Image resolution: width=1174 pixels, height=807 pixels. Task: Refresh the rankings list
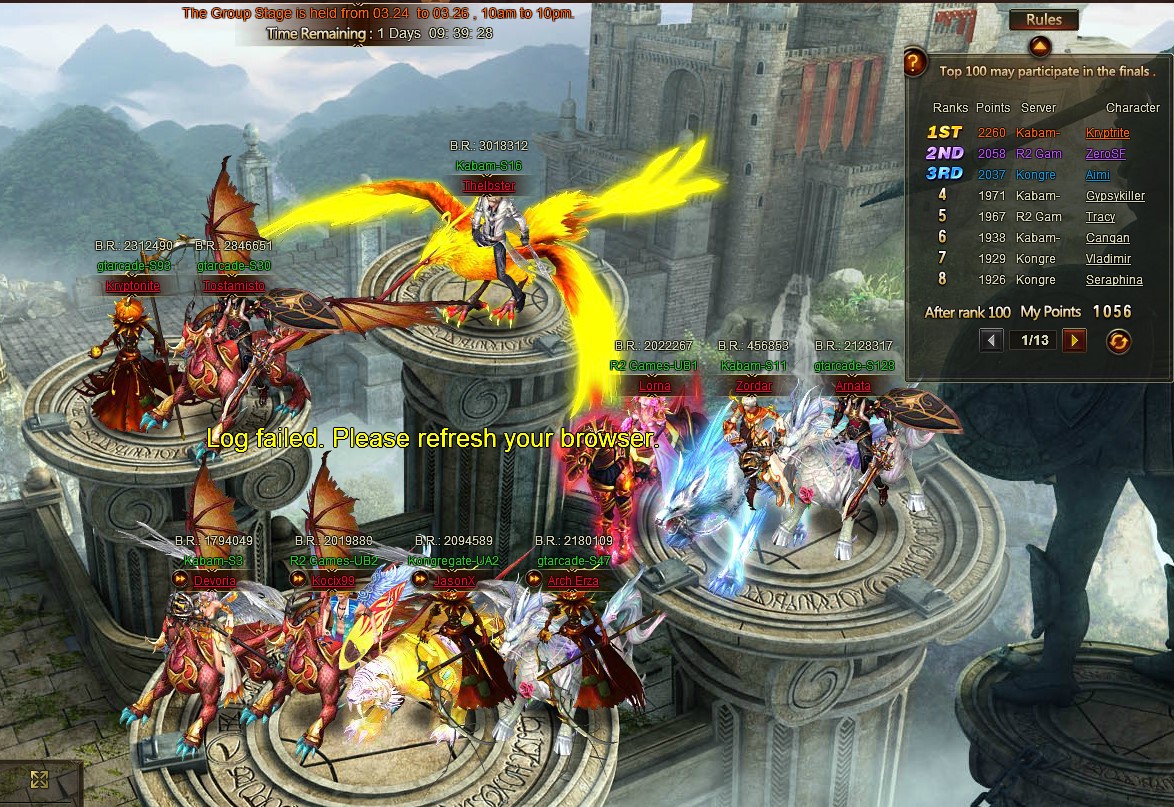coord(1118,342)
